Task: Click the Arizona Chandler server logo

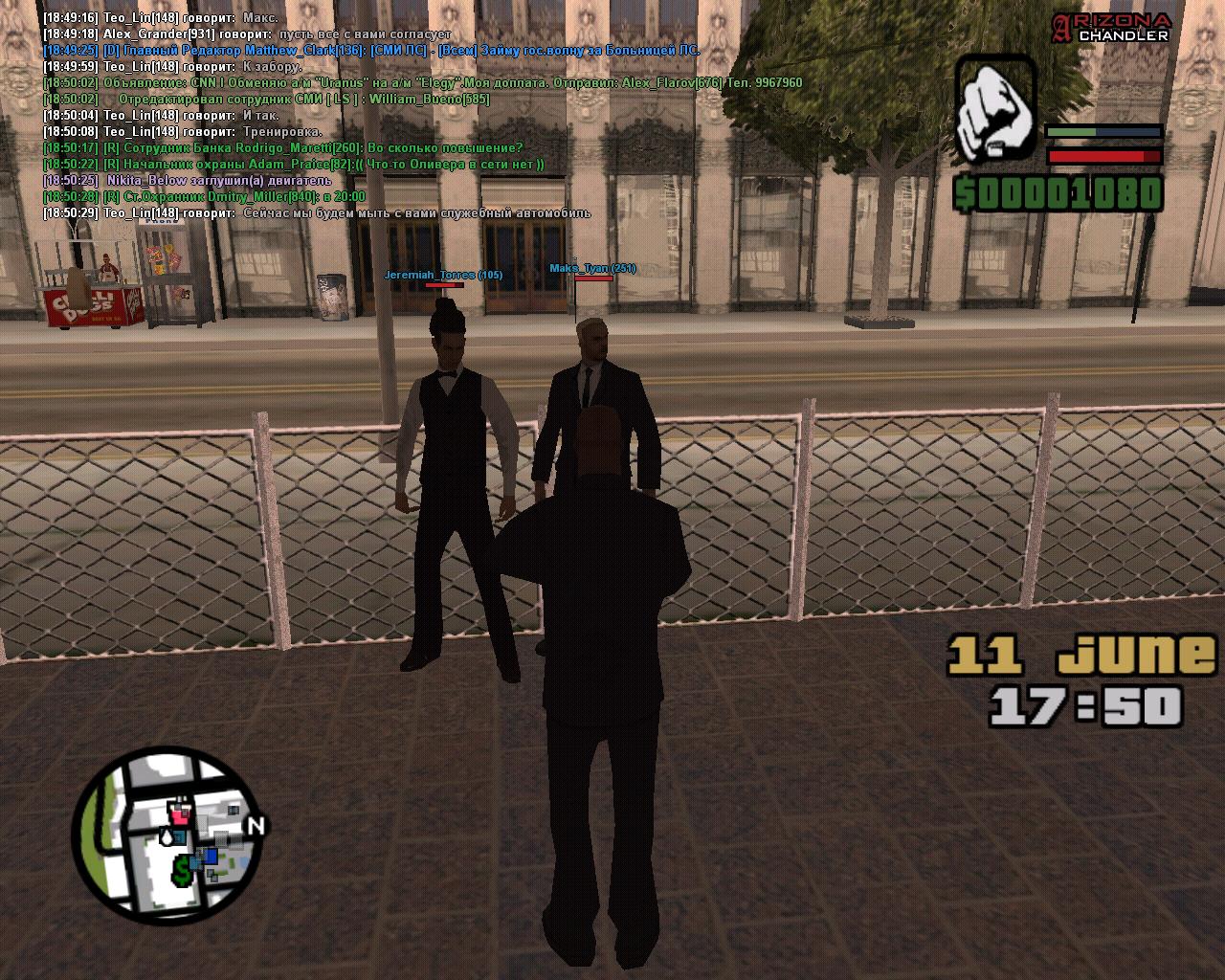Action: pos(1112,27)
